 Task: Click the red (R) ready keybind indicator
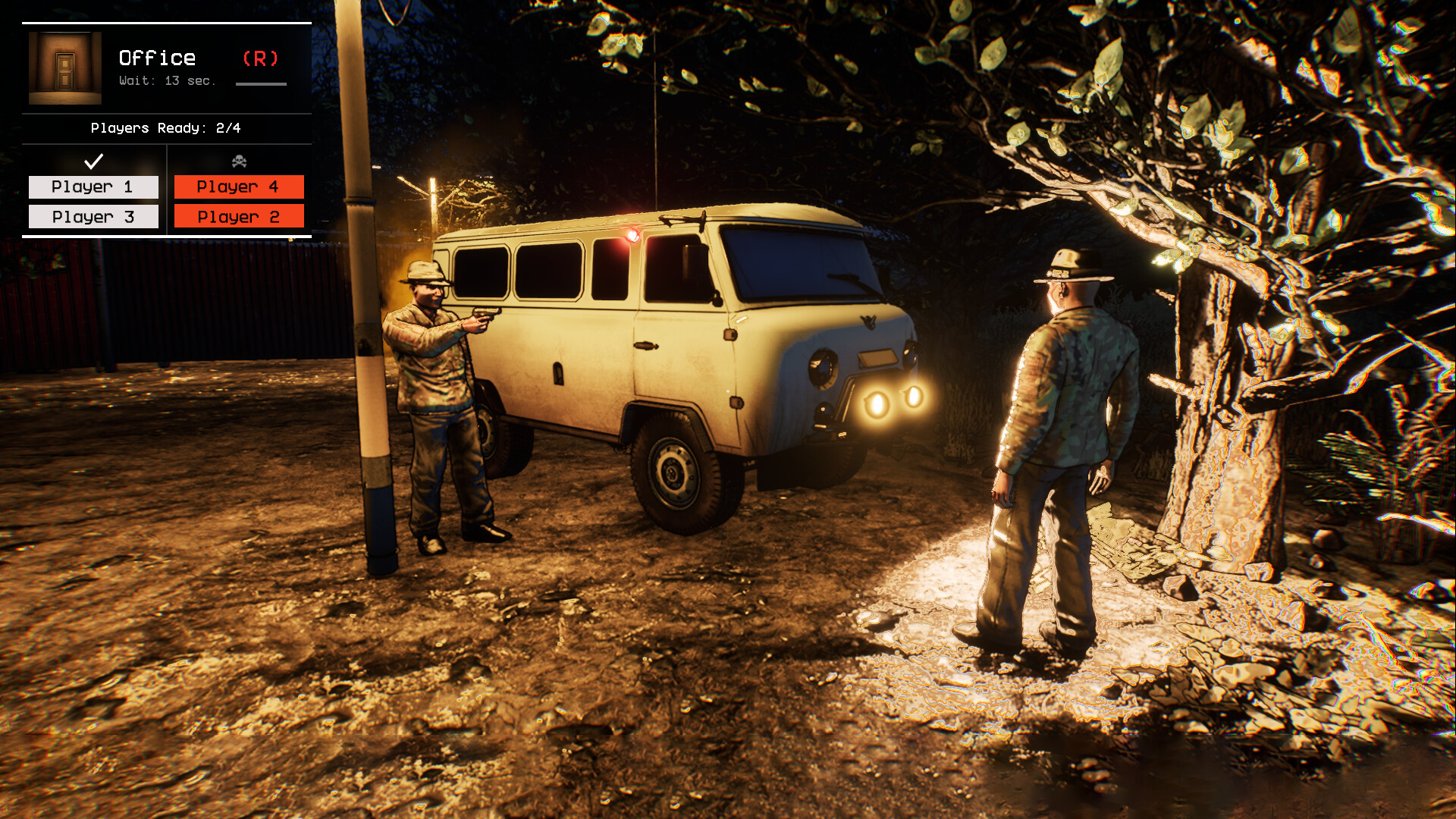(261, 58)
